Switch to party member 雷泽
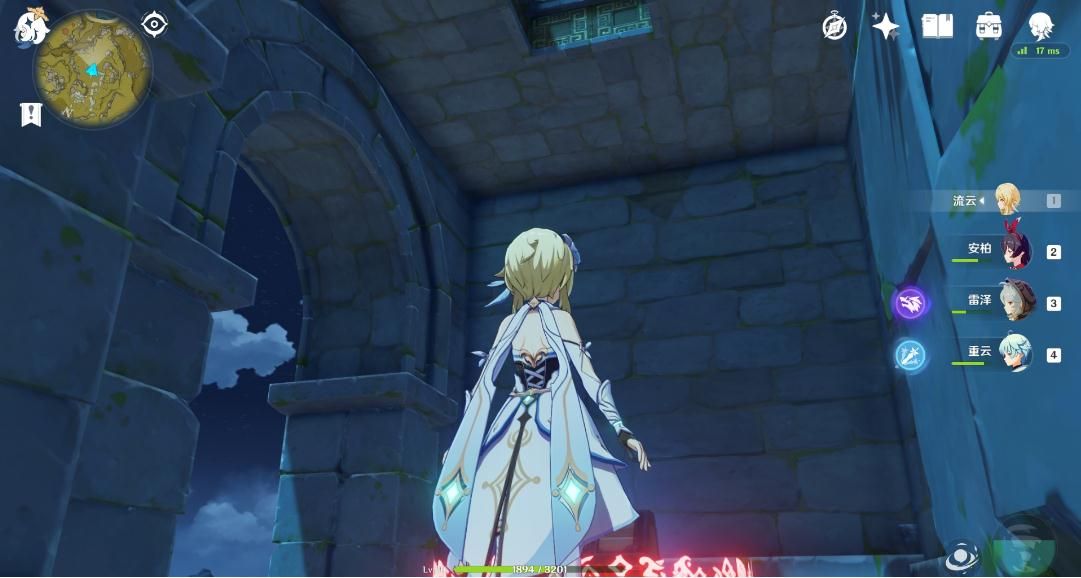This screenshot has height=578, width=1081. point(1016,302)
